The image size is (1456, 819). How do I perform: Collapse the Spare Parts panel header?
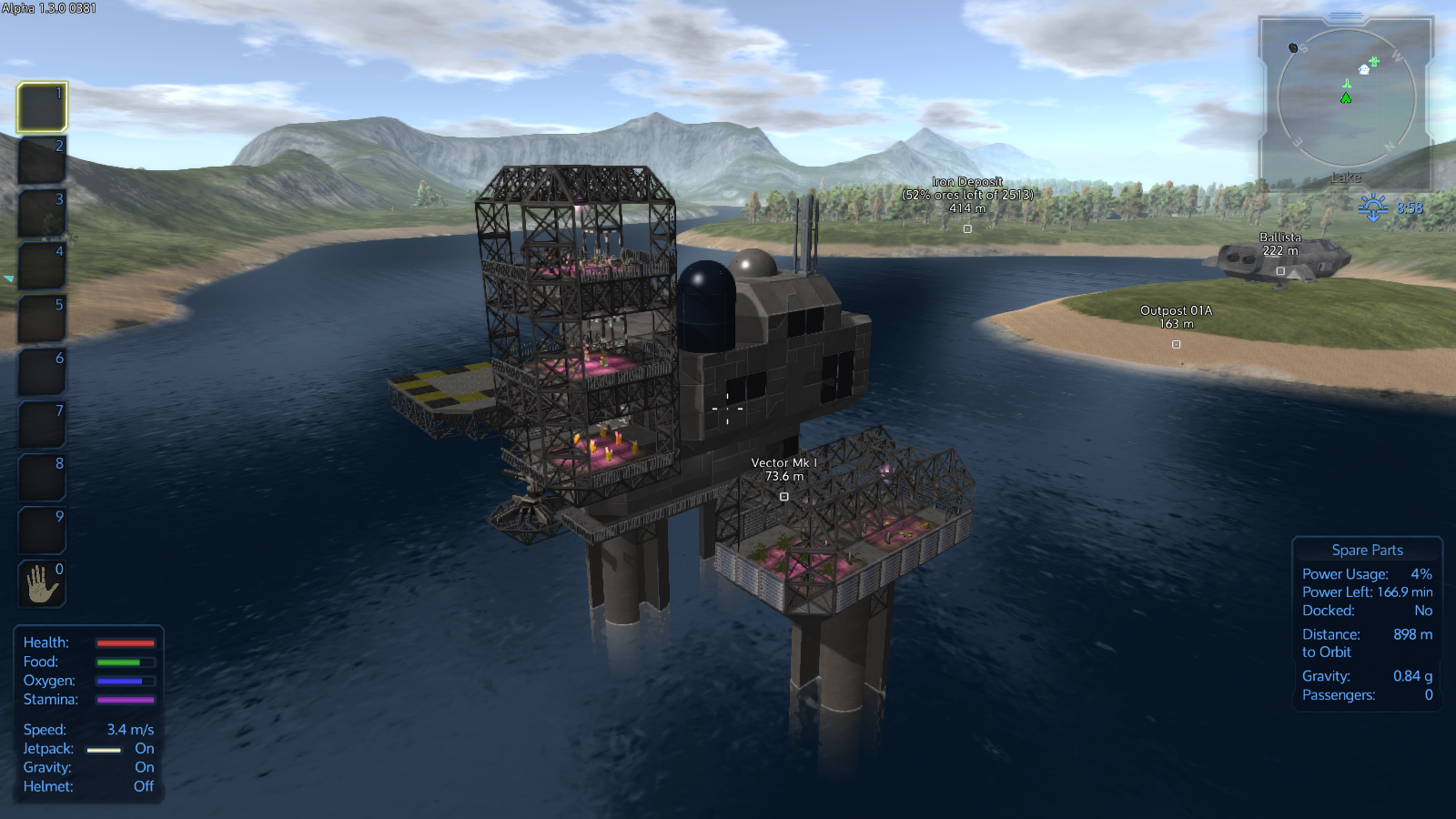(x=1367, y=550)
